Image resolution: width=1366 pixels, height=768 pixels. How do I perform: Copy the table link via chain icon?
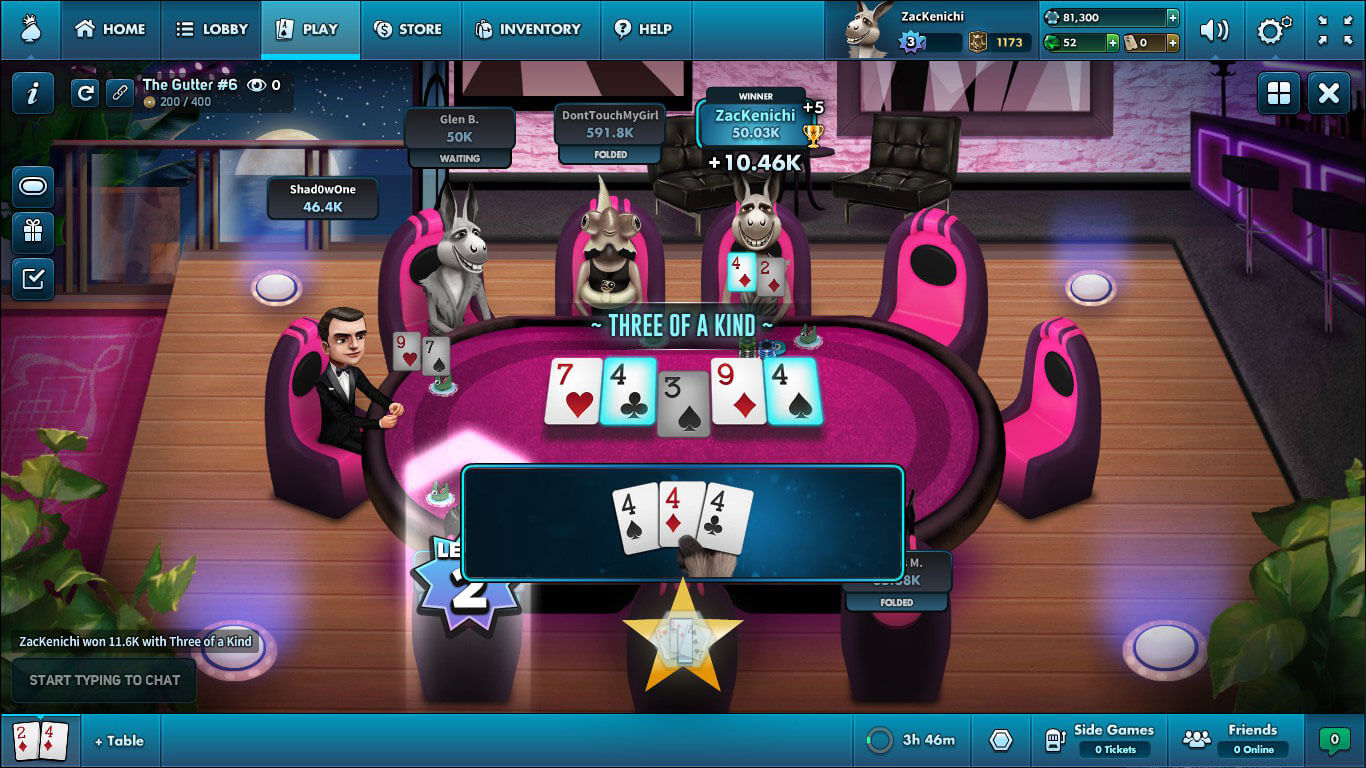coord(120,93)
